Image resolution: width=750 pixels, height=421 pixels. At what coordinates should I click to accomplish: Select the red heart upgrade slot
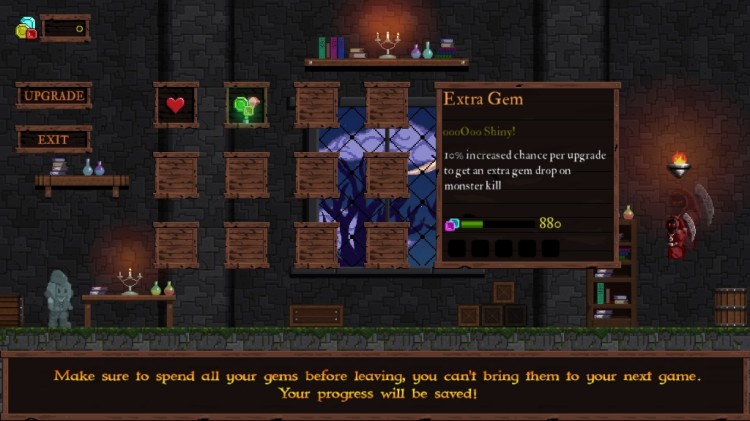tap(176, 104)
